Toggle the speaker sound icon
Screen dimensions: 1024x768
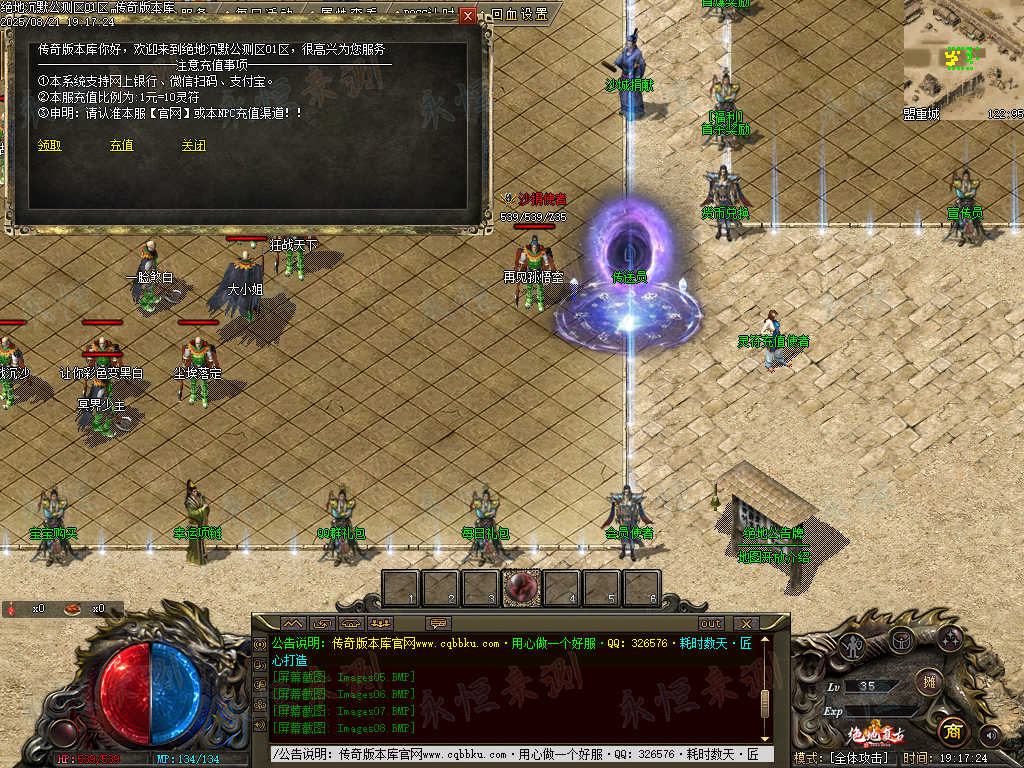[x=991, y=735]
